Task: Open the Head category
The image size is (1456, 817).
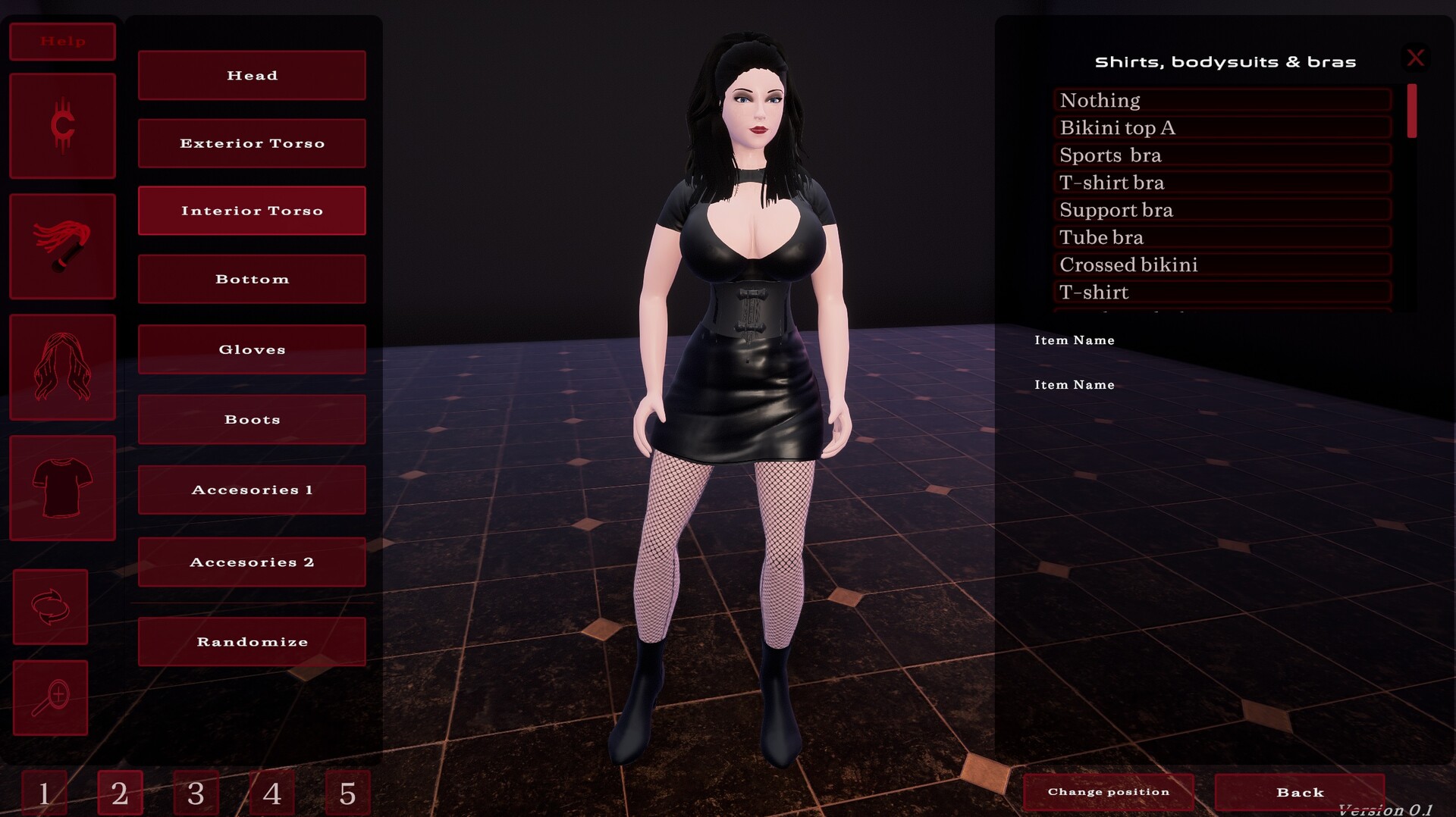Action: point(251,75)
